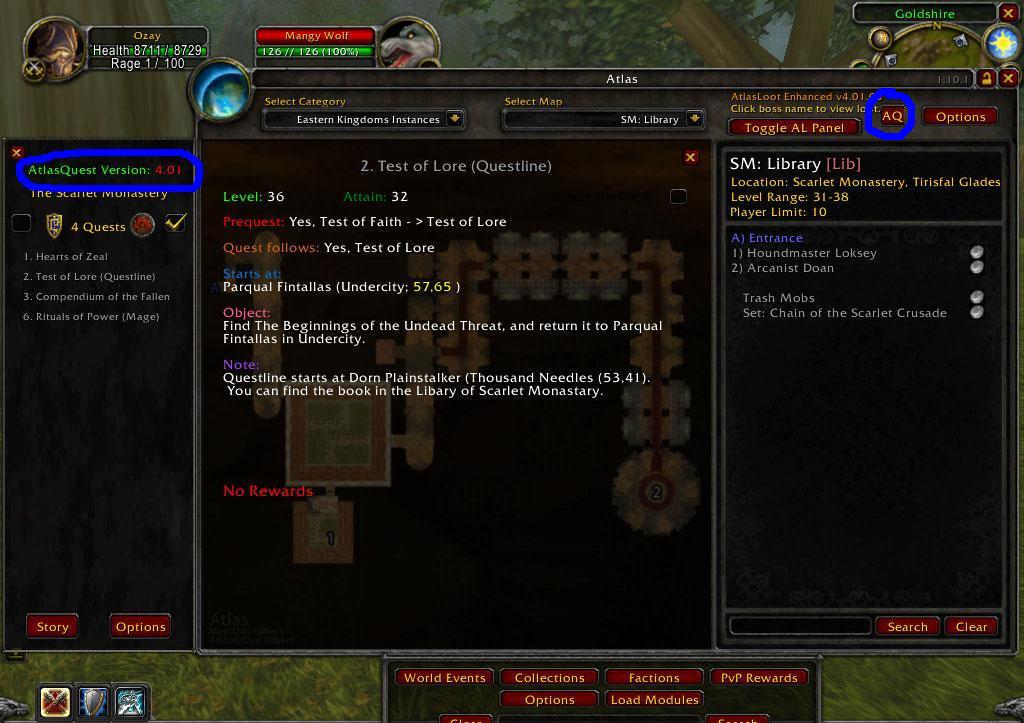
Task: Click the Search button in the Atlas panel
Action: [907, 627]
